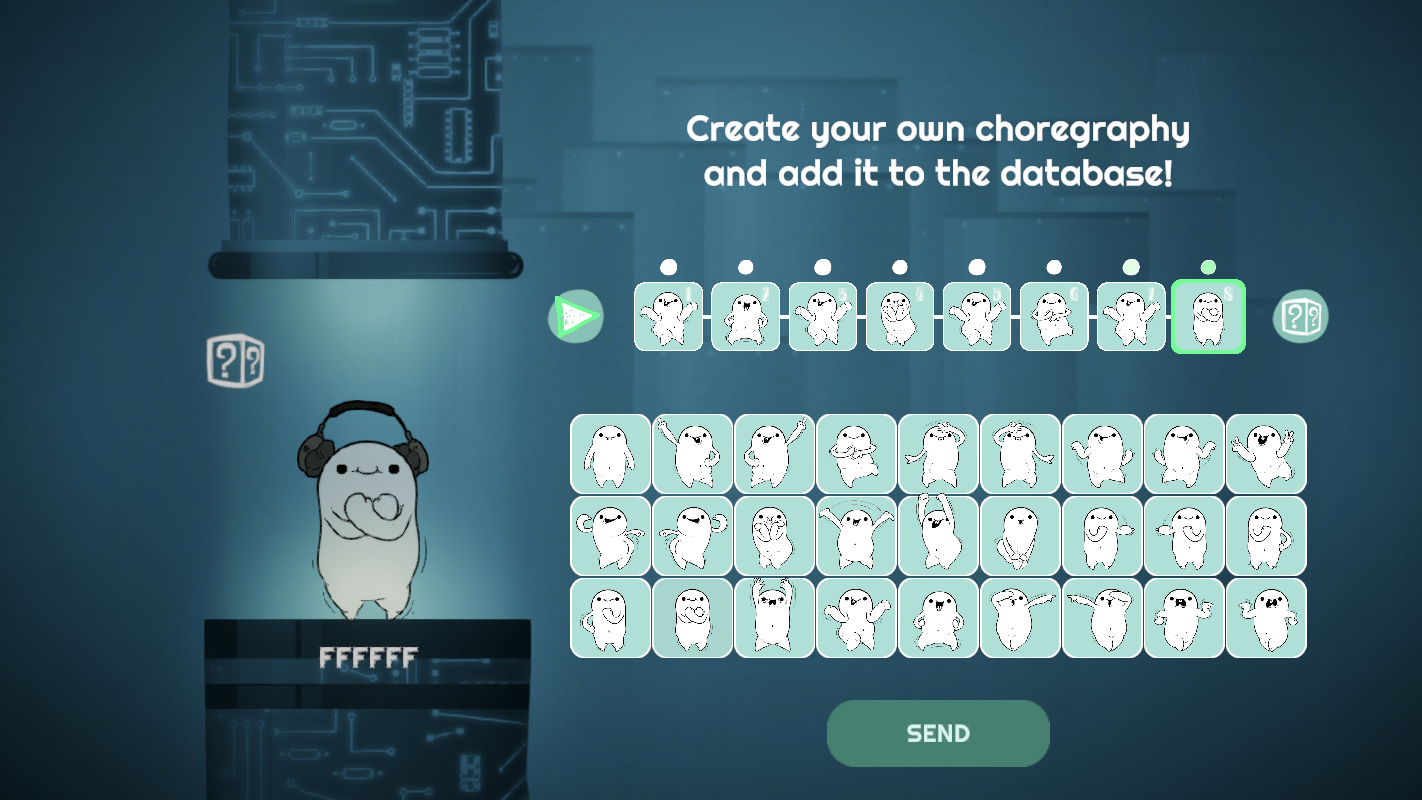This screenshot has width=1422, height=800.
Task: Click the dice icon above the dancing character
Action: [x=235, y=361]
